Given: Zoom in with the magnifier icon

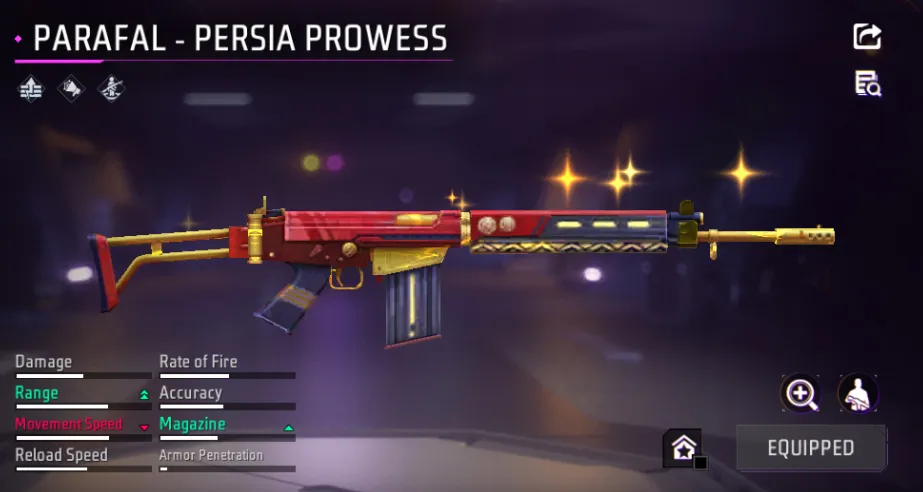Looking at the screenshot, I should click(800, 393).
